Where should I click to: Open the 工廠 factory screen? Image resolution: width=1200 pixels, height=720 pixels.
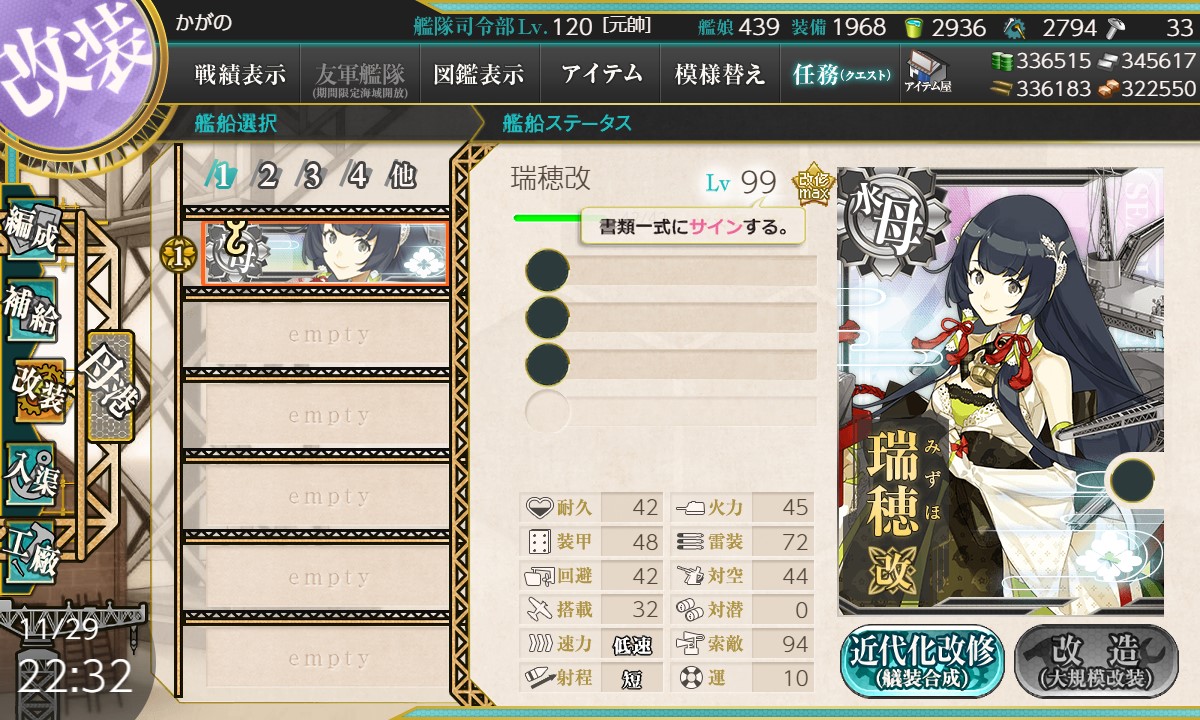coord(32,548)
